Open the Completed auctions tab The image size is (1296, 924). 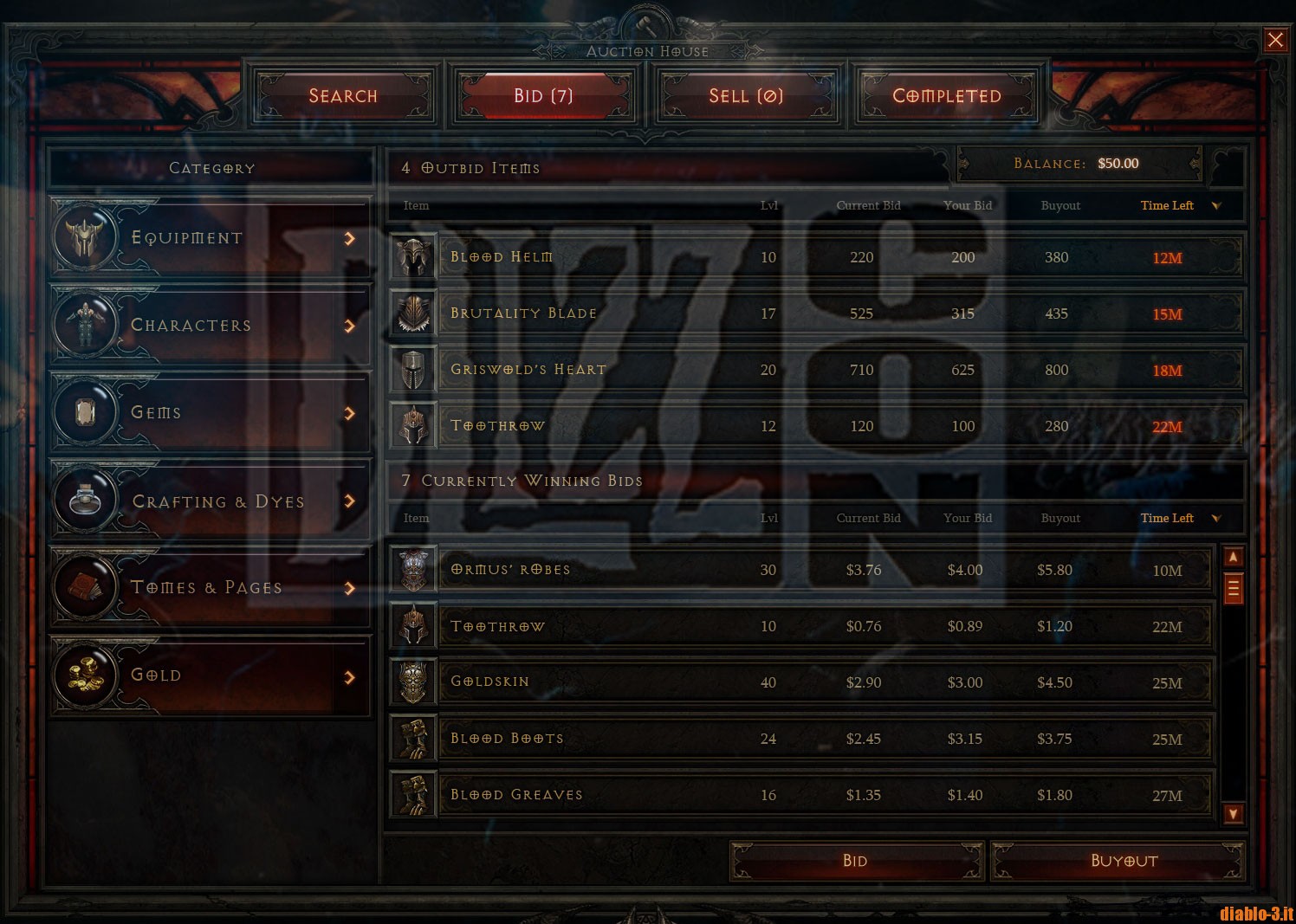947,96
